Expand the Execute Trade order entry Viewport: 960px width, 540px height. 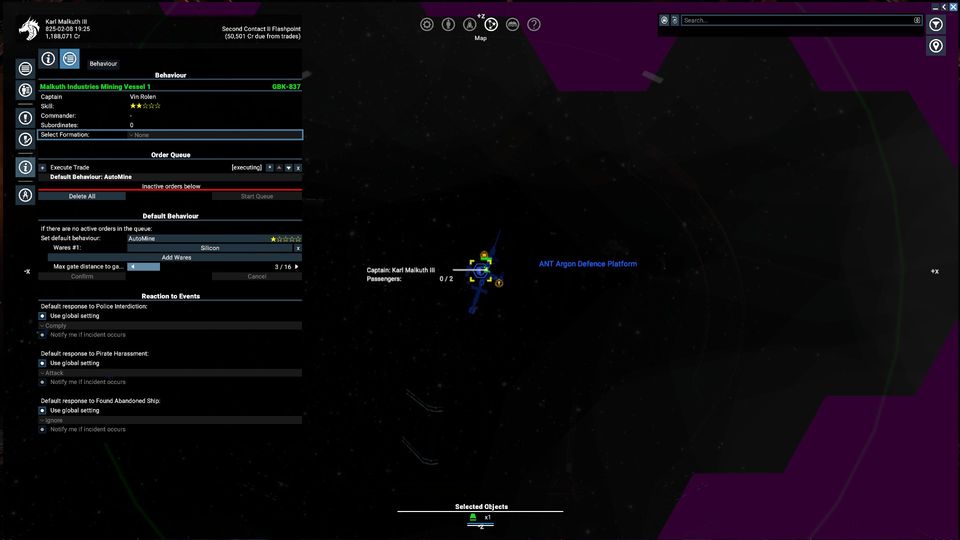pos(42,167)
